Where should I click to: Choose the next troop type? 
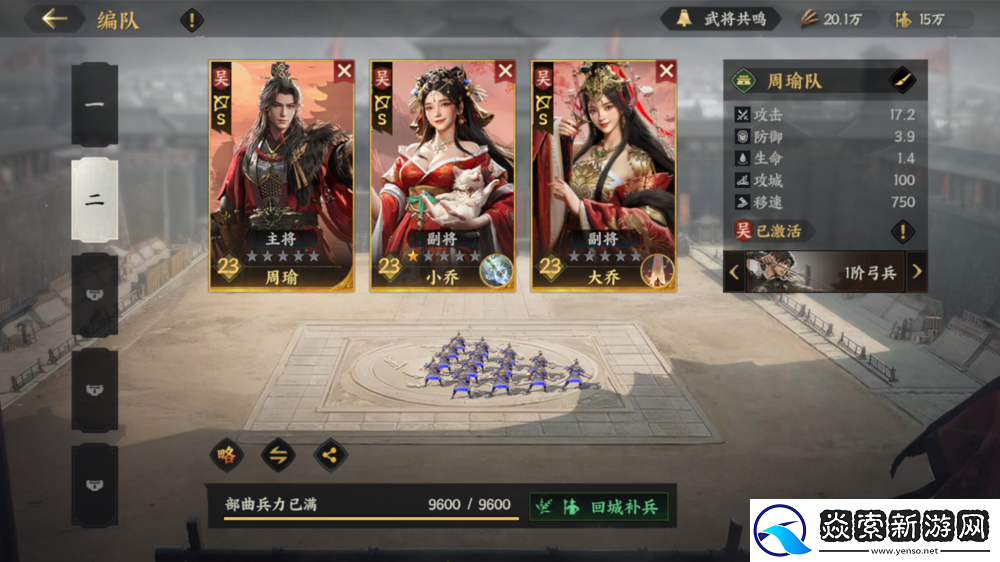point(916,271)
